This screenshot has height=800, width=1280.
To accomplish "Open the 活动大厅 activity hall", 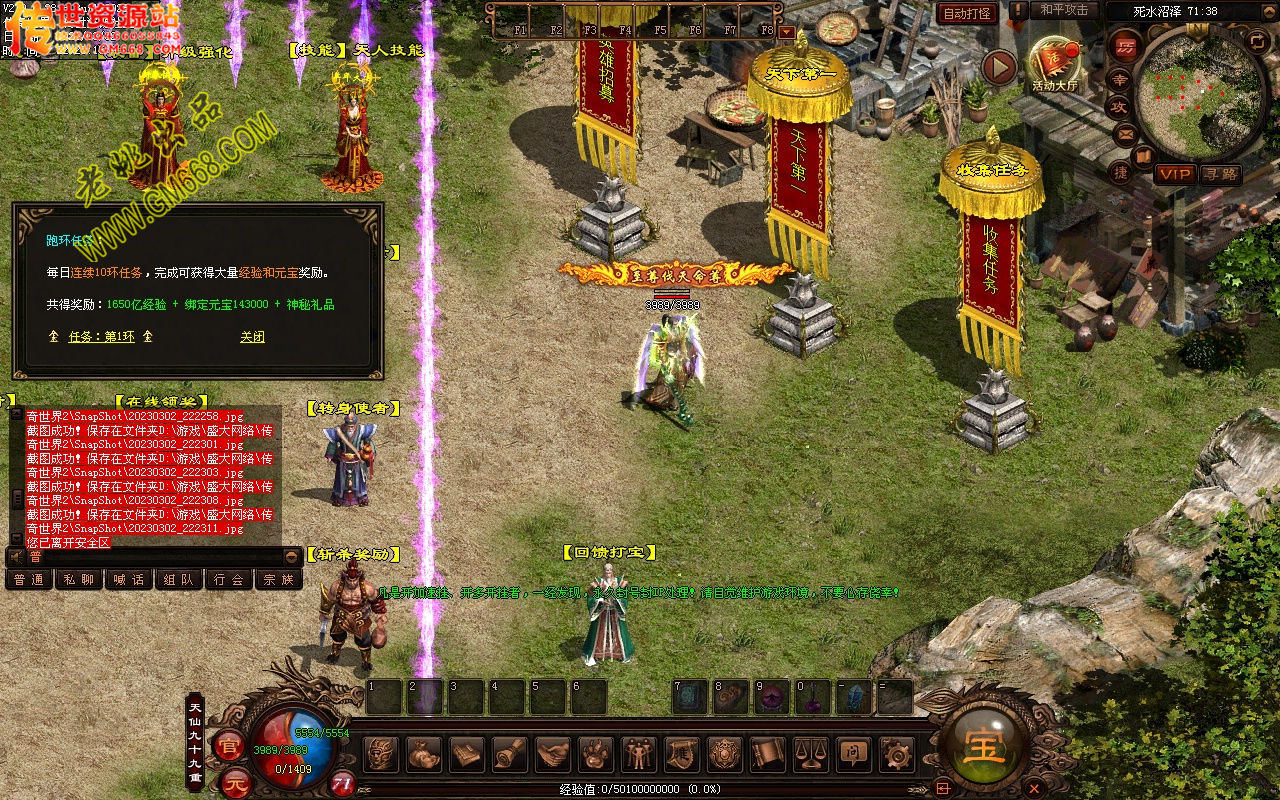I will pyautogui.click(x=1055, y=66).
